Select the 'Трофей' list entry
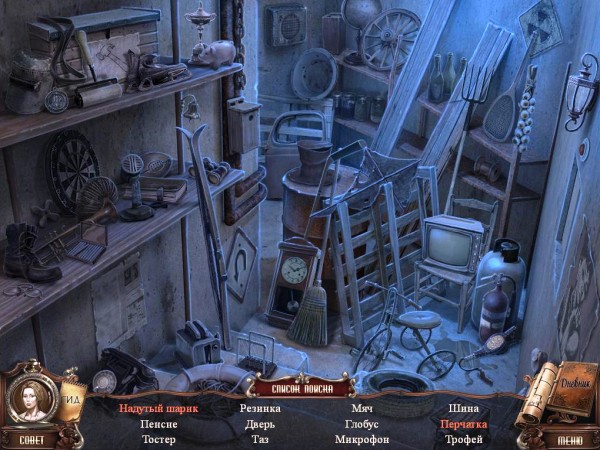 coord(463,439)
